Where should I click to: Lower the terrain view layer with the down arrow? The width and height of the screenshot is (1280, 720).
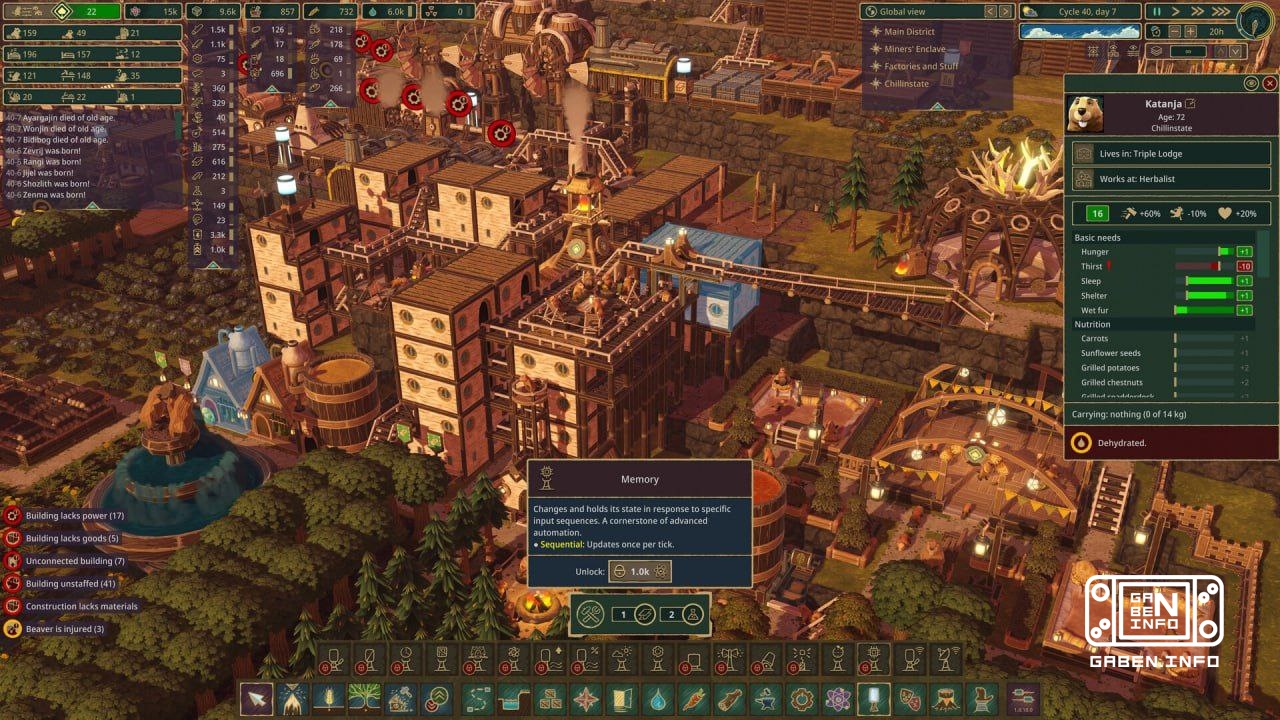coord(1236,51)
